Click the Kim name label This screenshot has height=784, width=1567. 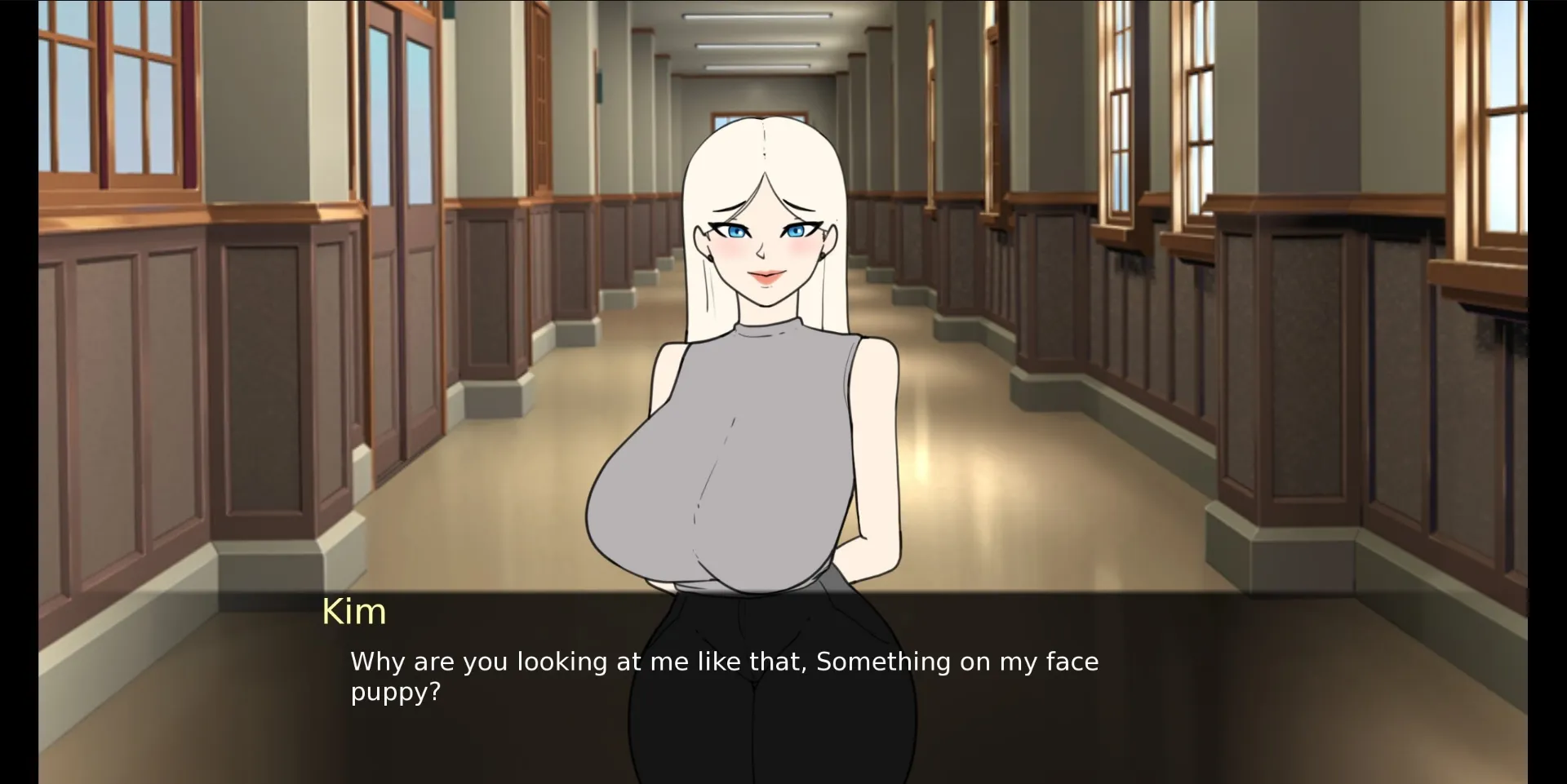tap(353, 610)
